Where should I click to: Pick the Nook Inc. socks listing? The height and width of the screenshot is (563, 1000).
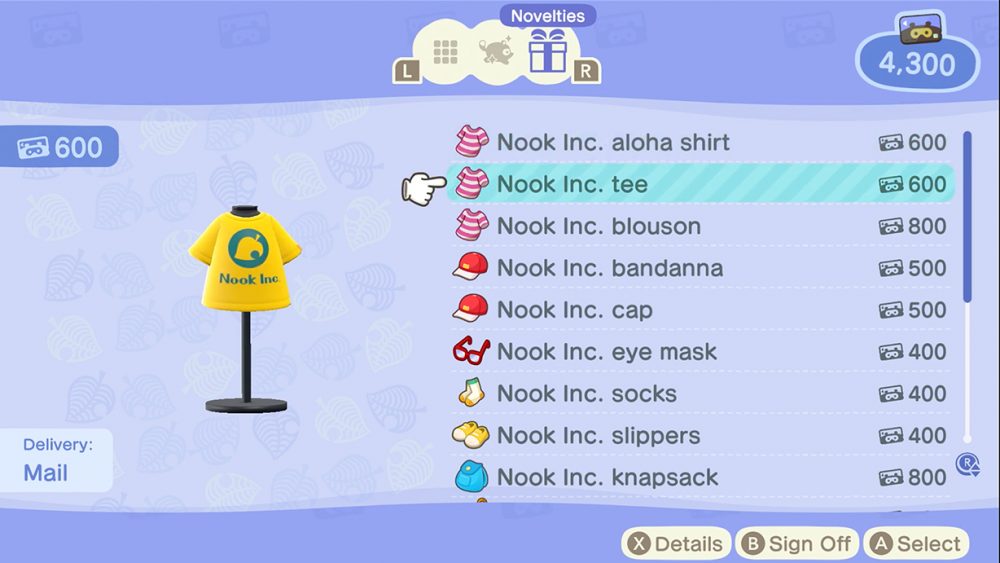pos(586,394)
